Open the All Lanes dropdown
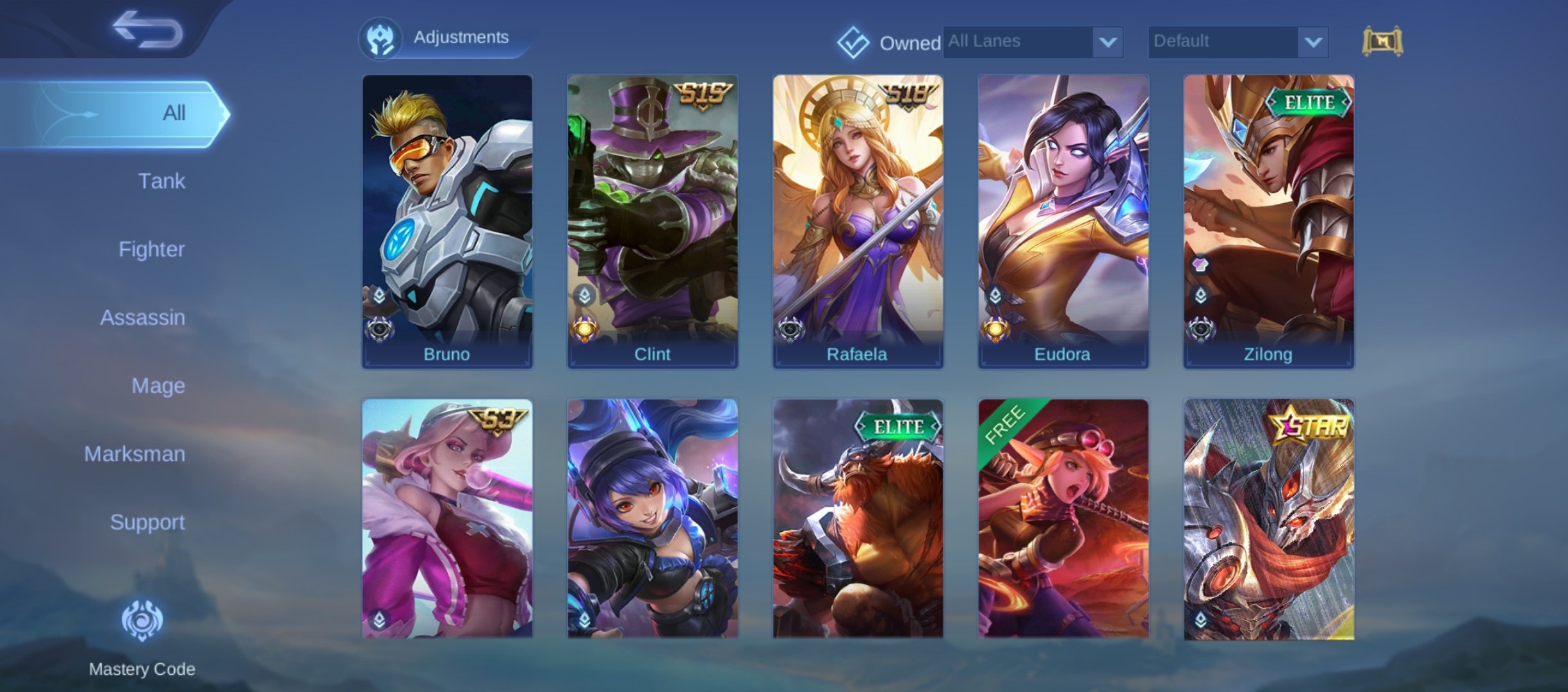Screen dimensions: 1568x692 pos(1033,42)
